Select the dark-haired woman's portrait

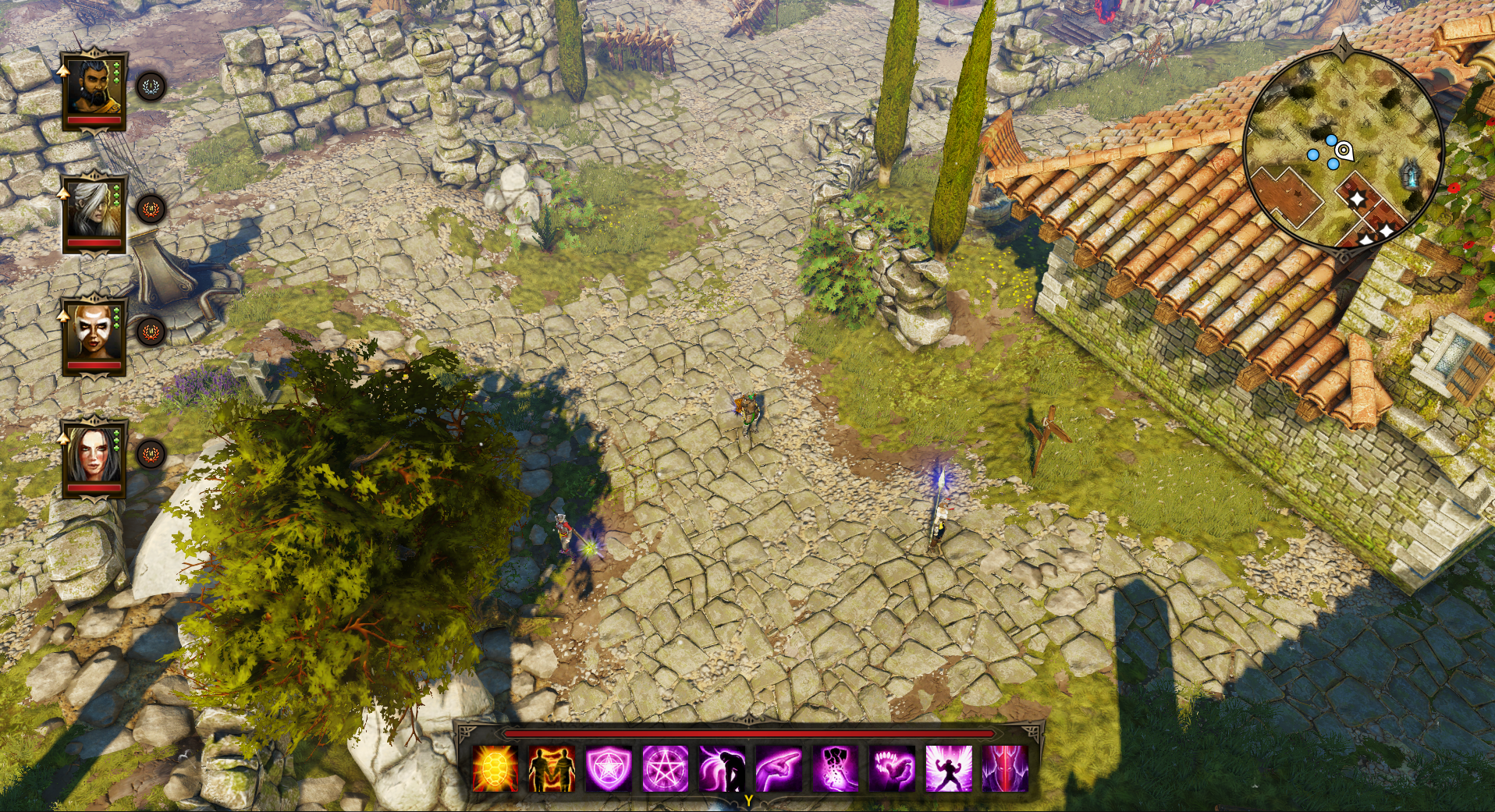pos(94,457)
